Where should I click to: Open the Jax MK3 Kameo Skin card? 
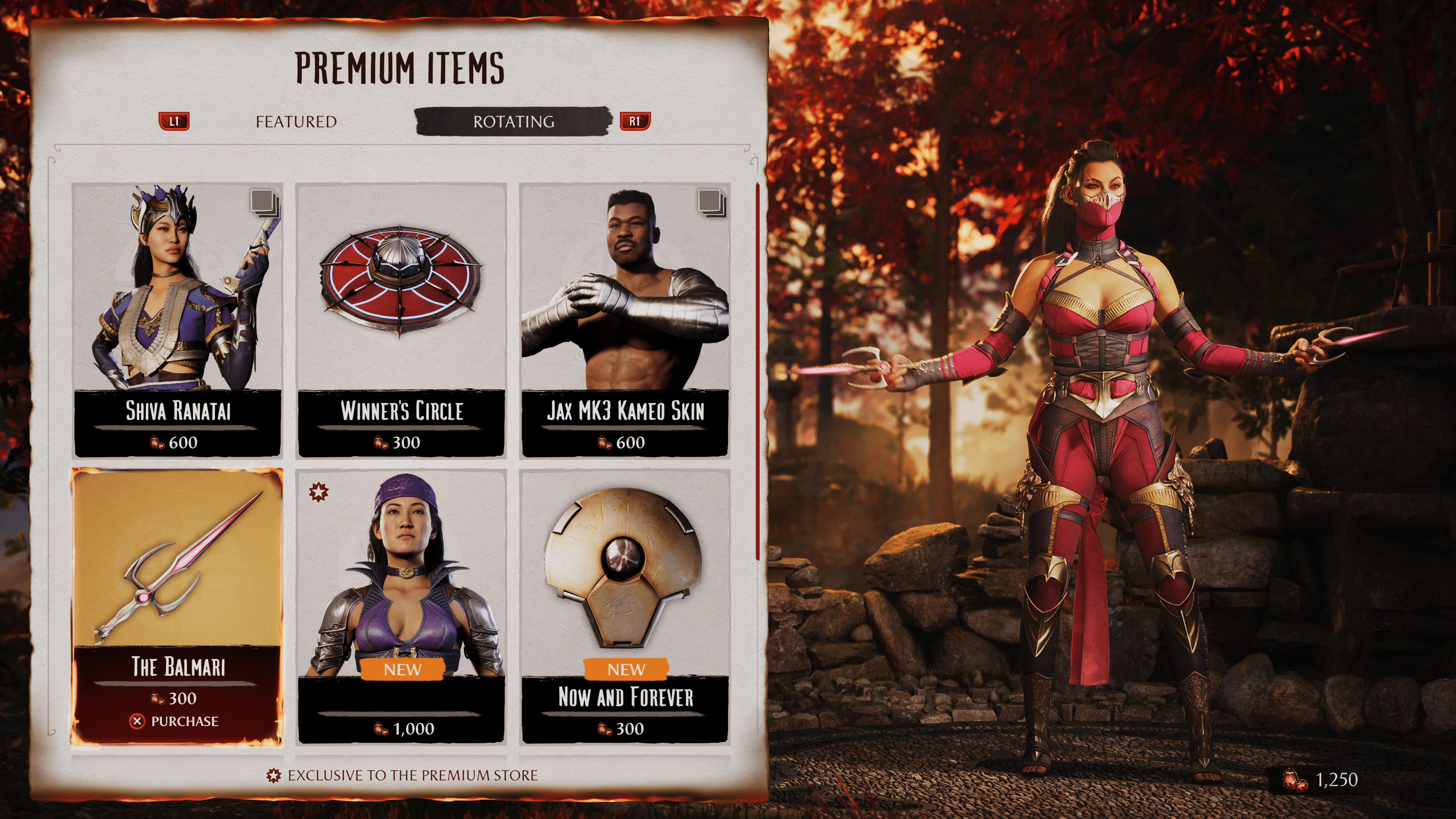pyautogui.click(x=624, y=319)
